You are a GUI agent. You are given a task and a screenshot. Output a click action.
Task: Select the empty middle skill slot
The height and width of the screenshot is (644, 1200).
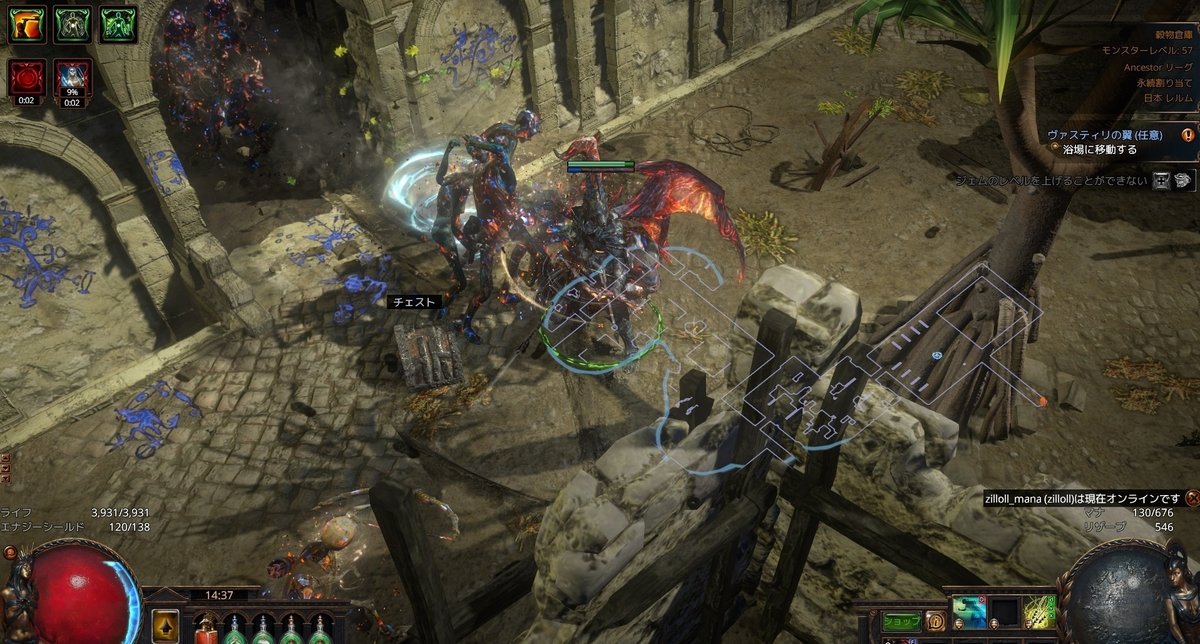point(1003,614)
